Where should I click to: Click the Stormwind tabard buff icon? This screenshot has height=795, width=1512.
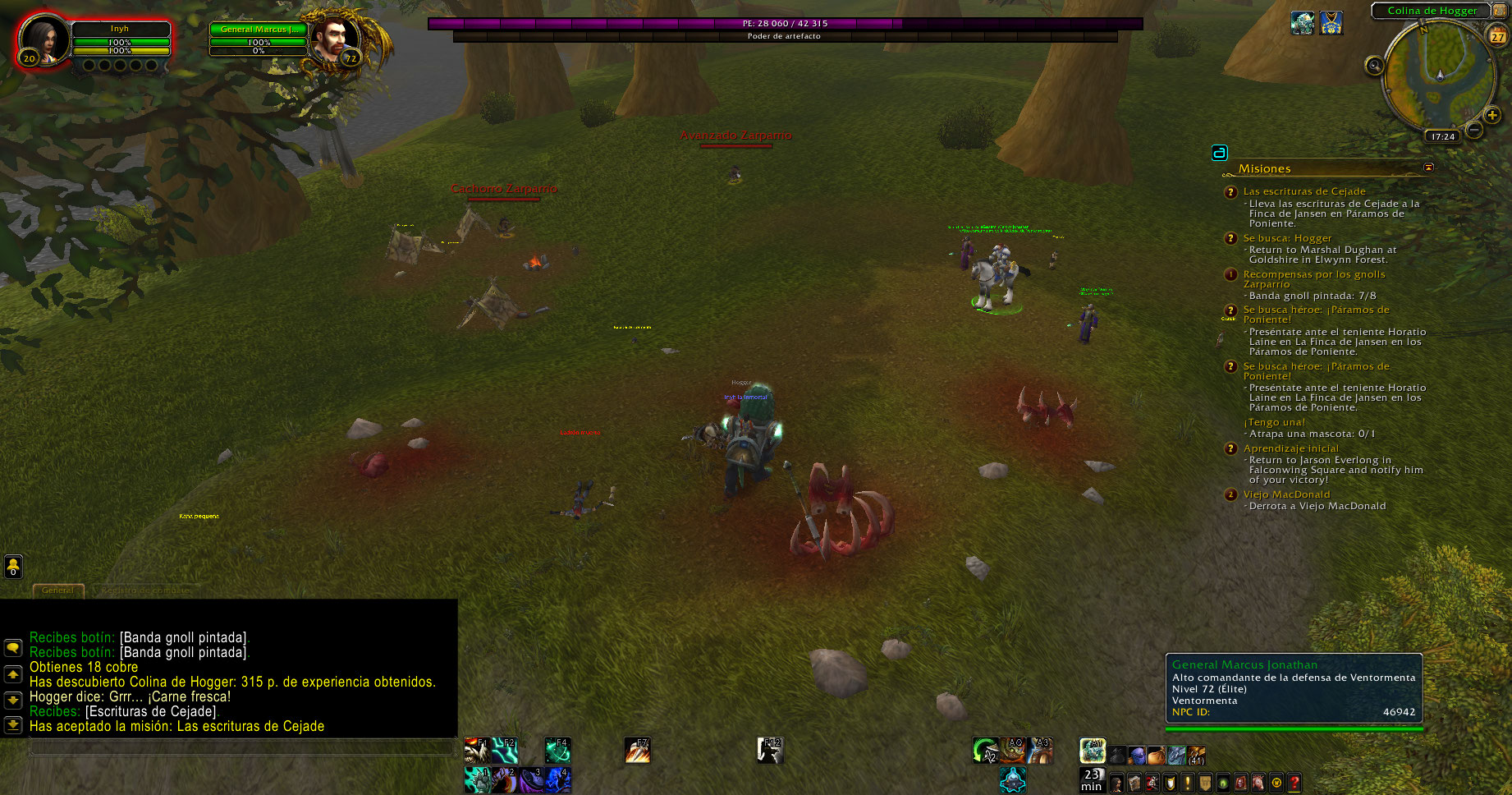point(1331,23)
